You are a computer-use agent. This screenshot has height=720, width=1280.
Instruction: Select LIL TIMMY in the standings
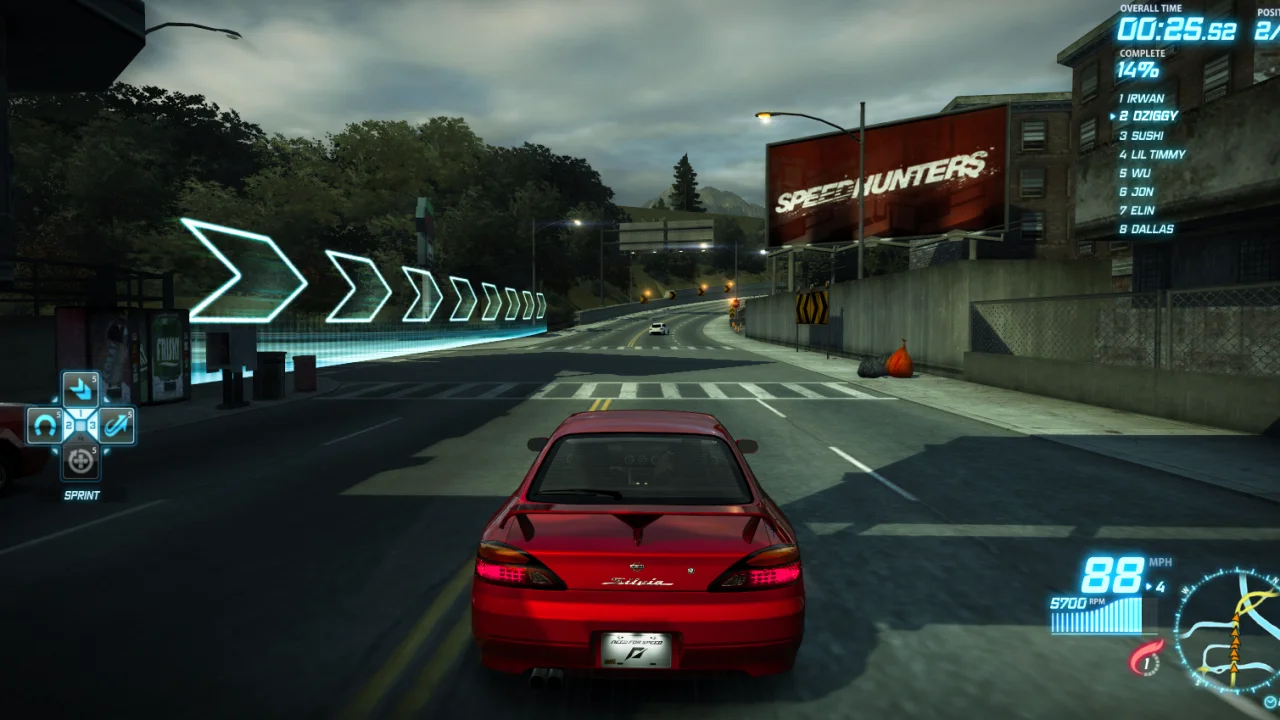pos(1157,154)
